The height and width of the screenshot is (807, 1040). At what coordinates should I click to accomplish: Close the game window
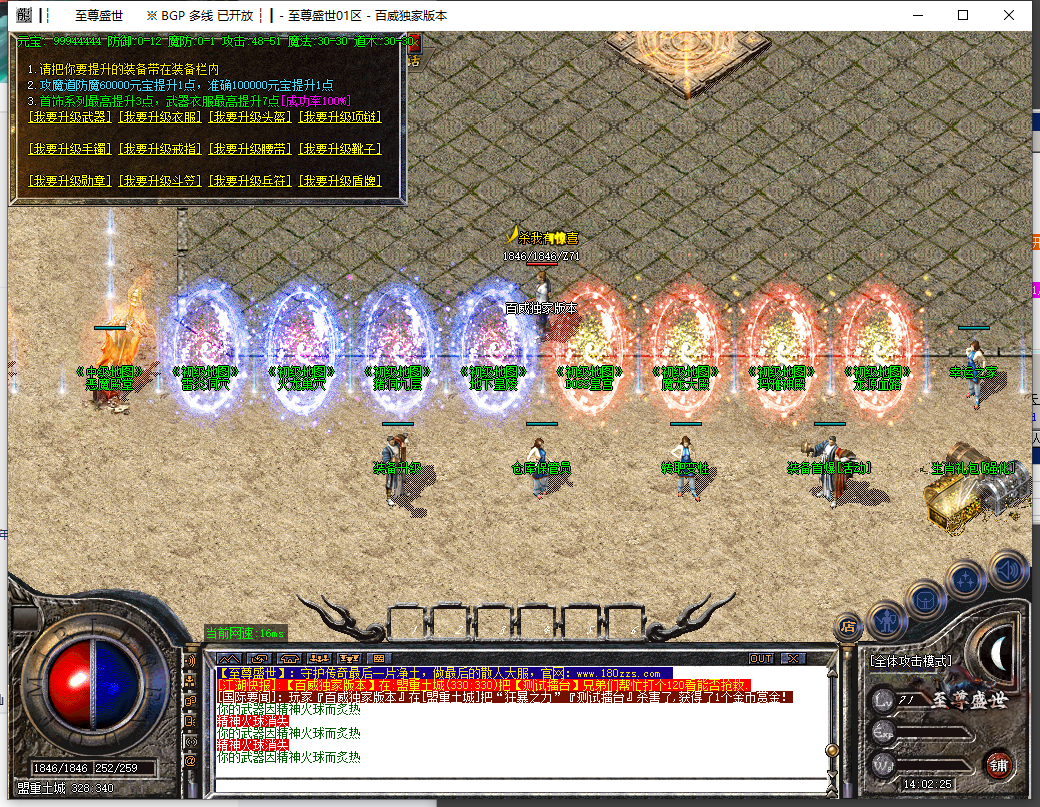pyautogui.click(x=1010, y=15)
